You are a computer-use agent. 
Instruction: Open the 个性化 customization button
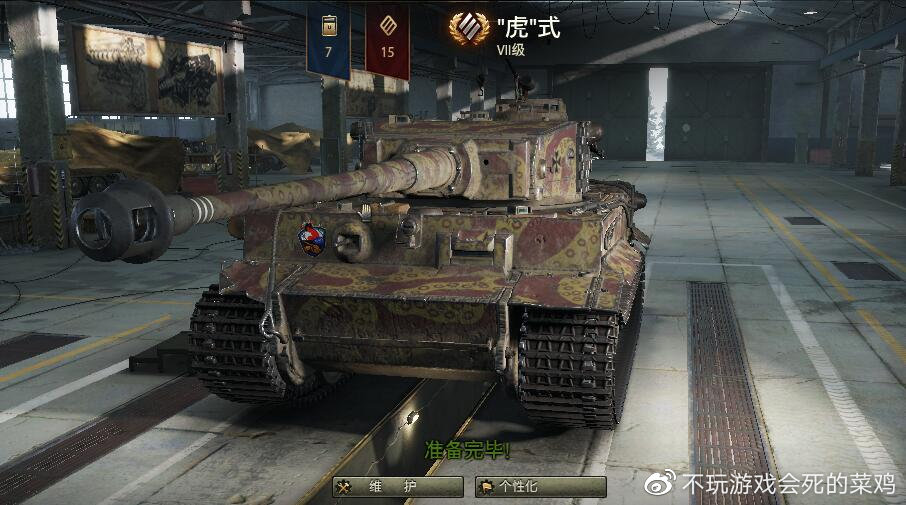point(541,487)
